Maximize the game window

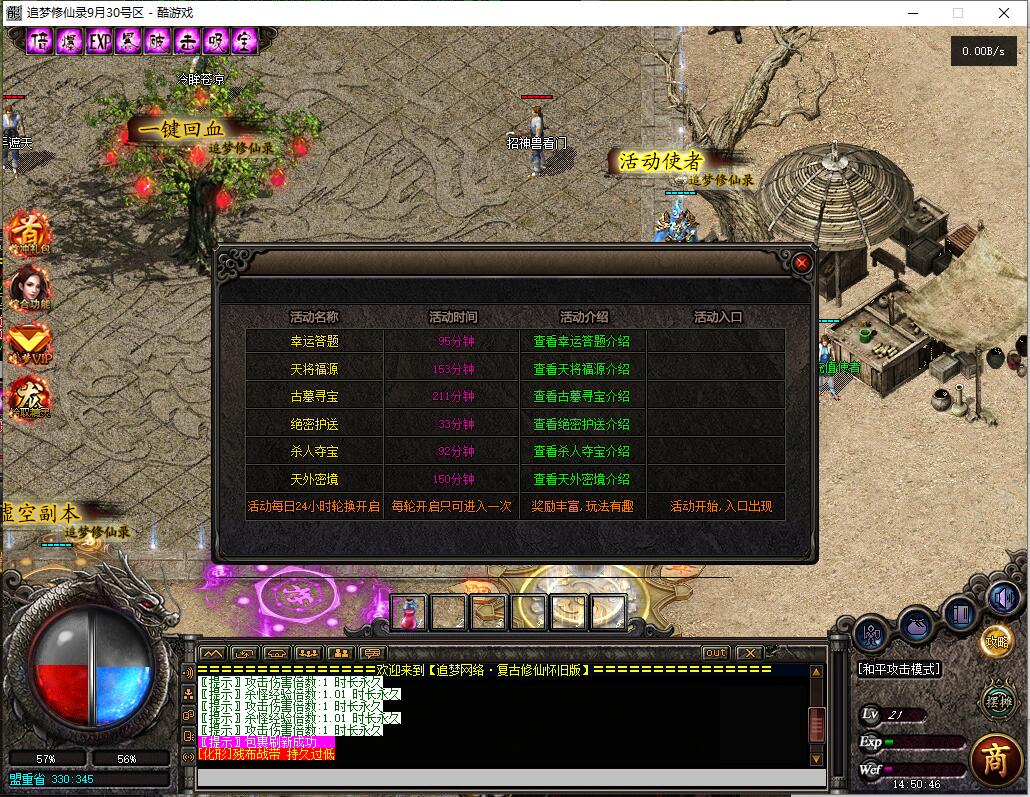coord(958,13)
